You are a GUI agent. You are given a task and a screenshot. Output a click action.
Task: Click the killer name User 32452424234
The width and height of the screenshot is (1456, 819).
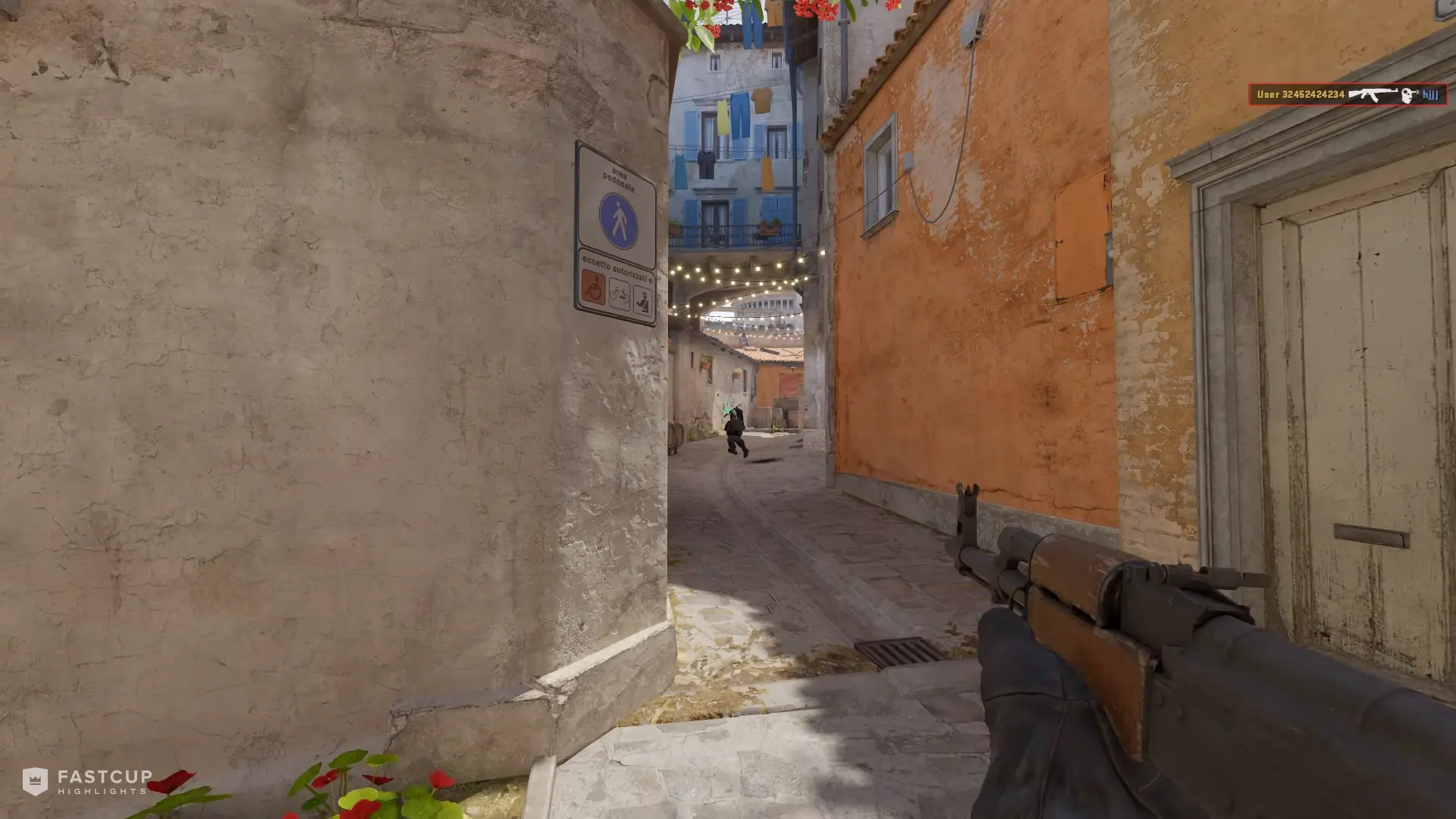point(1301,94)
